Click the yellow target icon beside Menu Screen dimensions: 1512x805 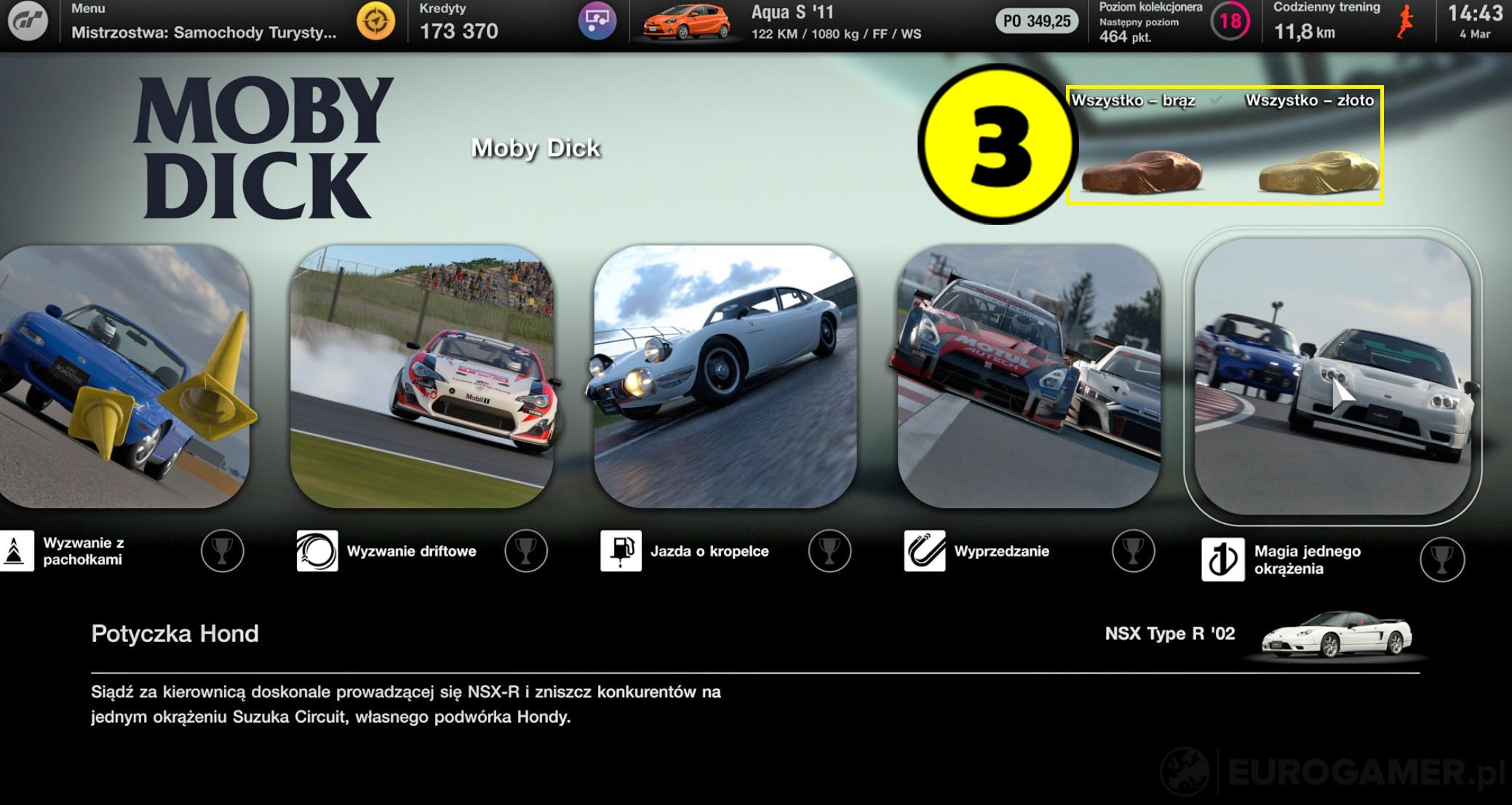tap(375, 22)
